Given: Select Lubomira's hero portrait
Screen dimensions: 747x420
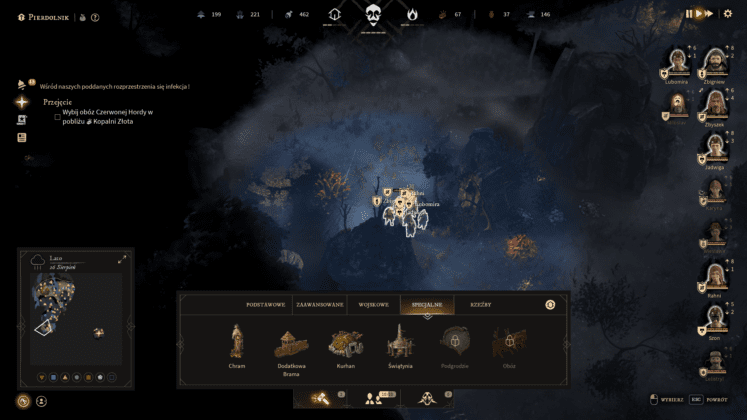Looking at the screenshot, I should point(677,64).
